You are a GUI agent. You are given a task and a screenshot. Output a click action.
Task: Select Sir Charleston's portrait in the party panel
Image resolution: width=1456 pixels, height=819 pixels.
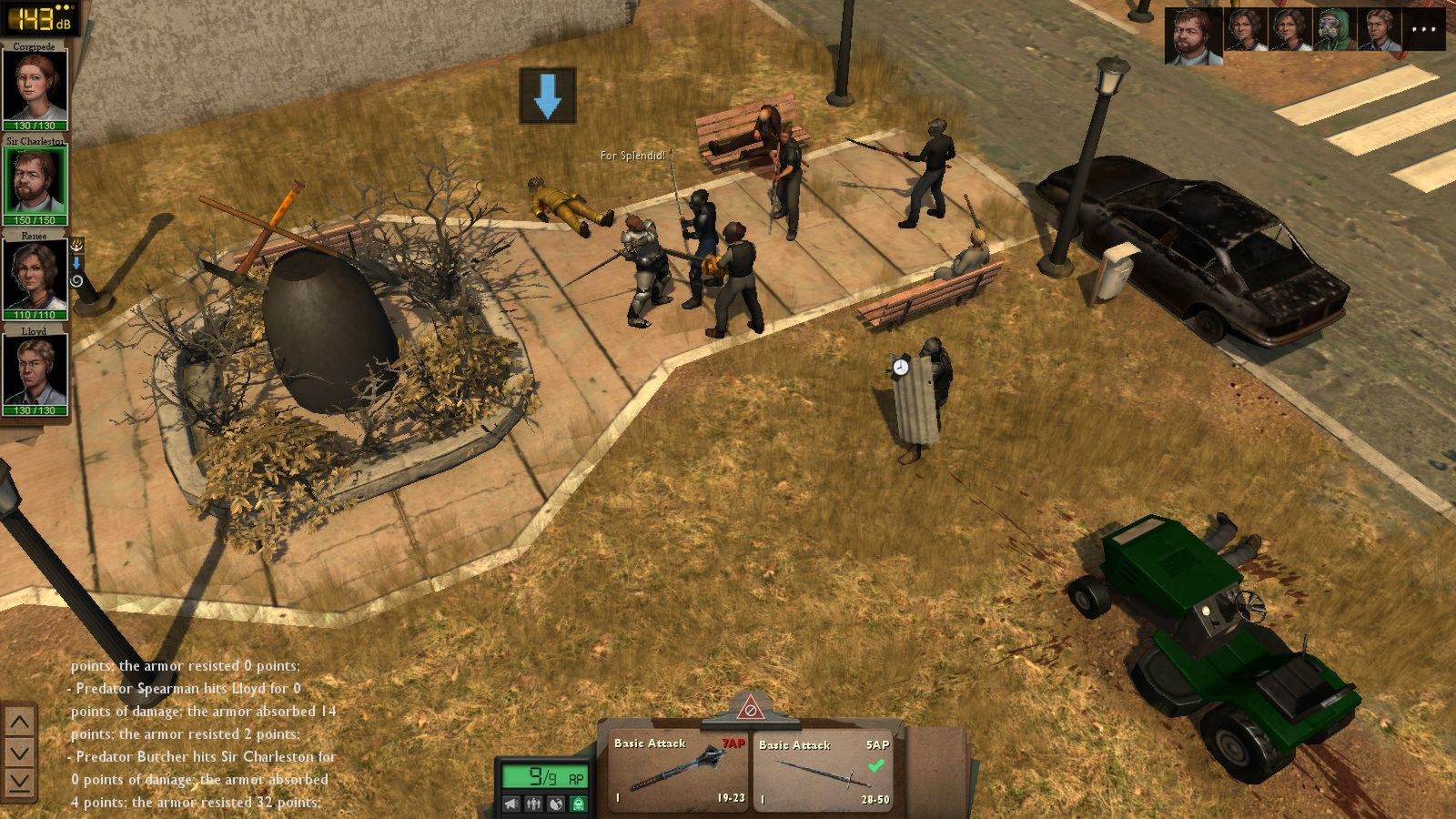36,180
